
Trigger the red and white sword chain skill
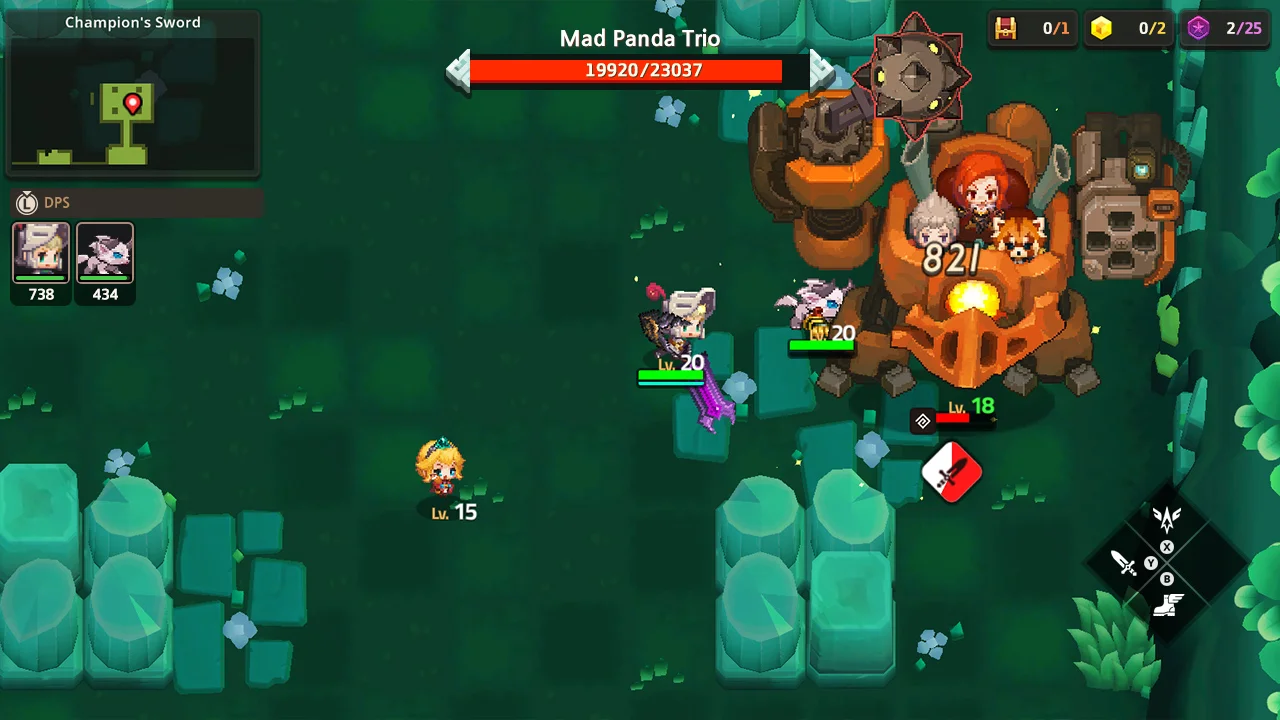point(951,471)
